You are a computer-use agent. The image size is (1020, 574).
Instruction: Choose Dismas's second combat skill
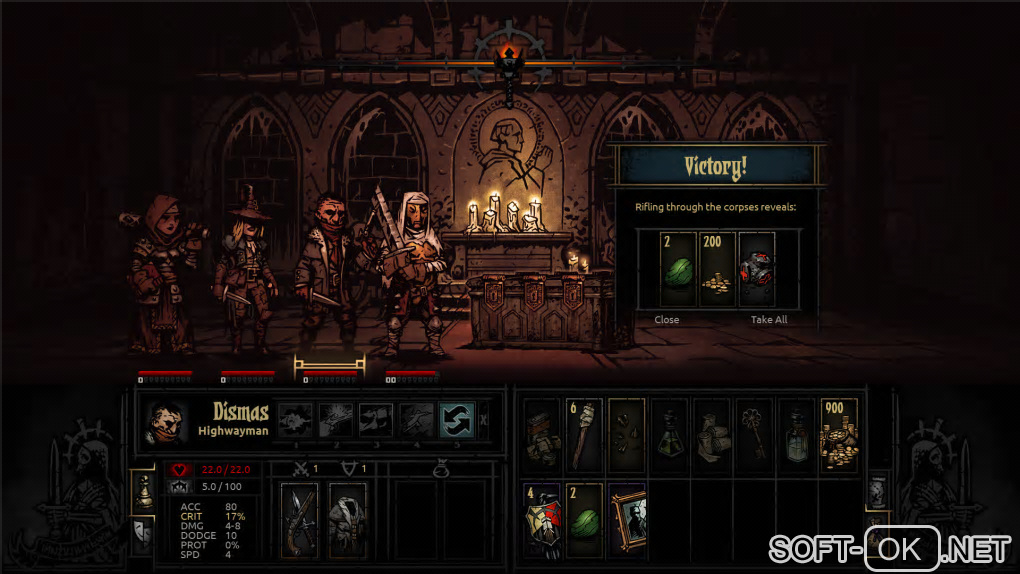pyautogui.click(x=335, y=420)
